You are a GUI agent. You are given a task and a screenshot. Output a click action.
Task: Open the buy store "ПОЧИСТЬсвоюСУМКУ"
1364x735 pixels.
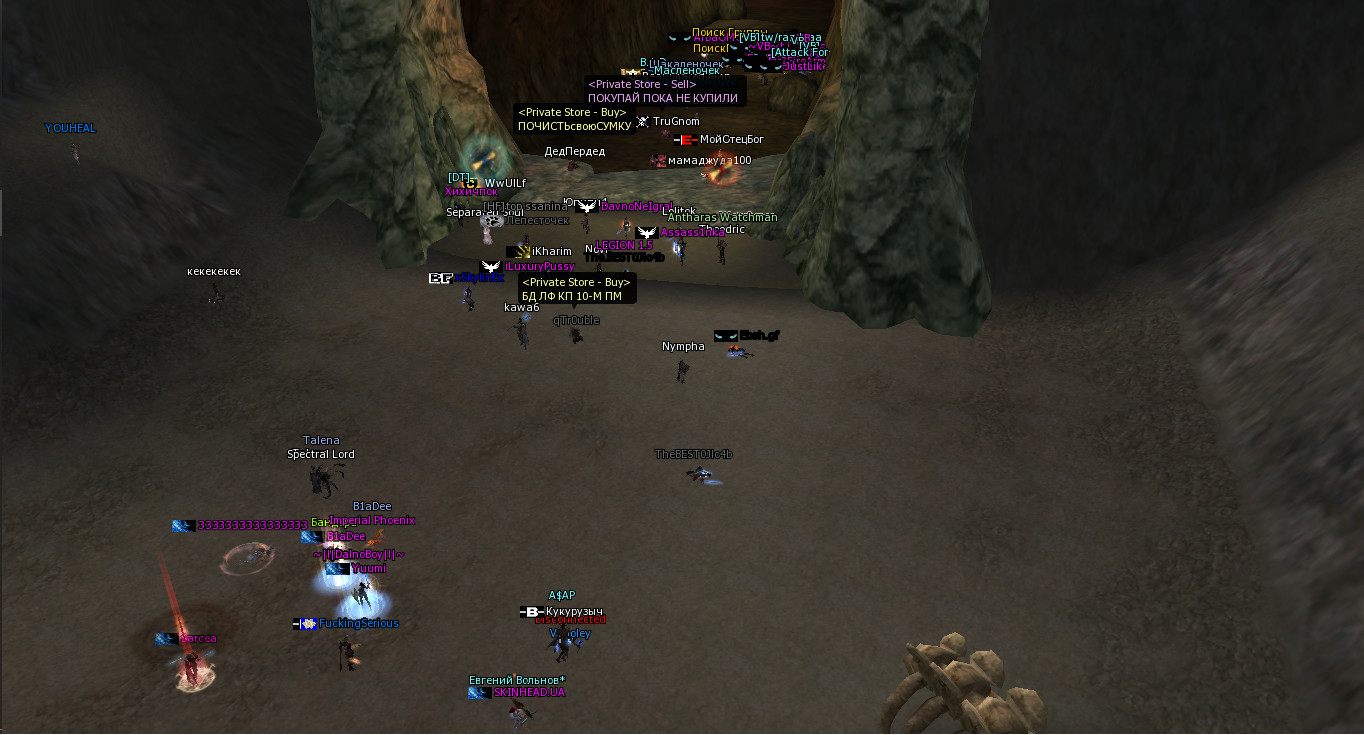pos(574,126)
